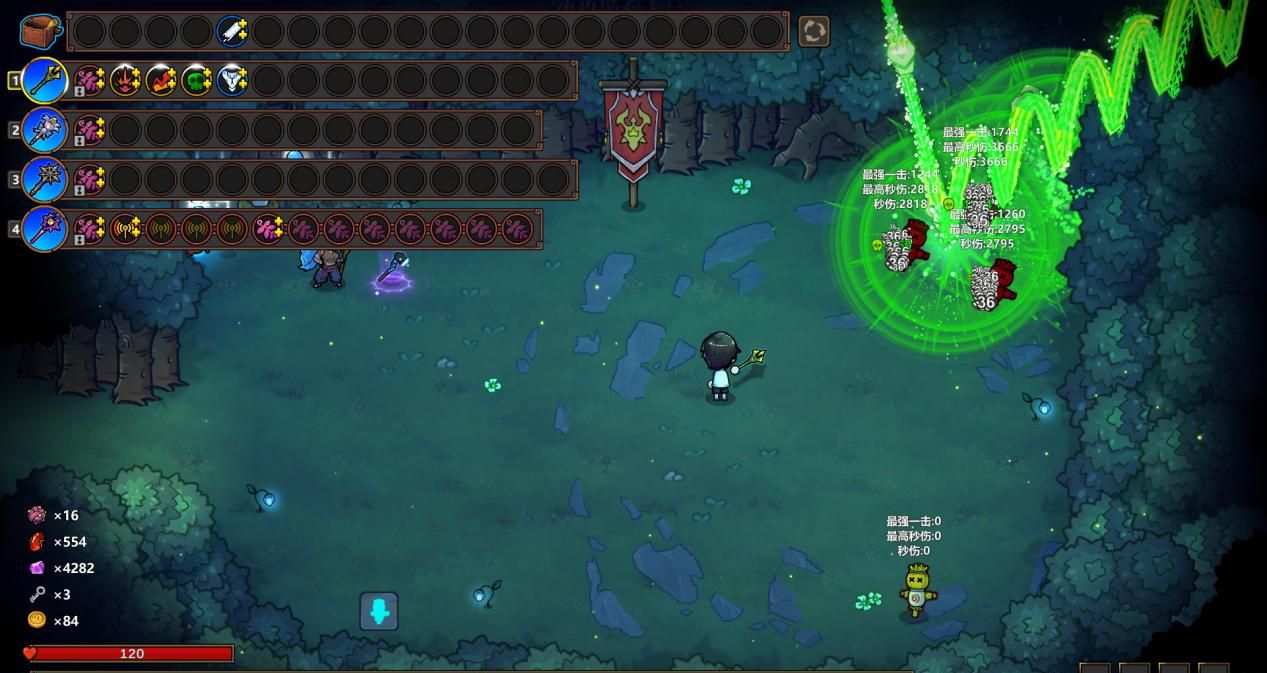The height and width of the screenshot is (673, 1267).
Task: Switch to wand 2 icon
Action: pos(44,130)
